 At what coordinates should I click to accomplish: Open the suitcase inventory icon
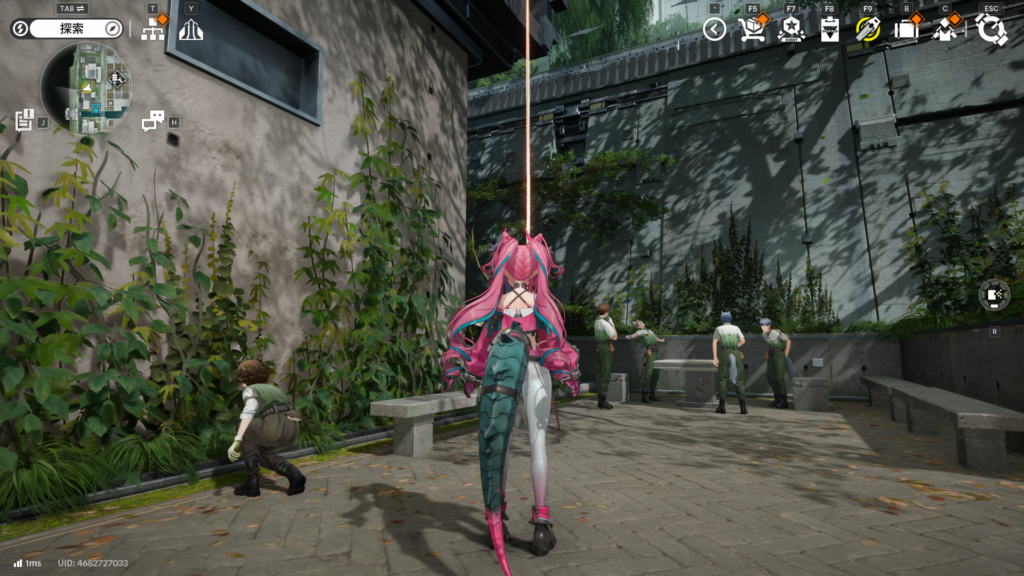906,29
